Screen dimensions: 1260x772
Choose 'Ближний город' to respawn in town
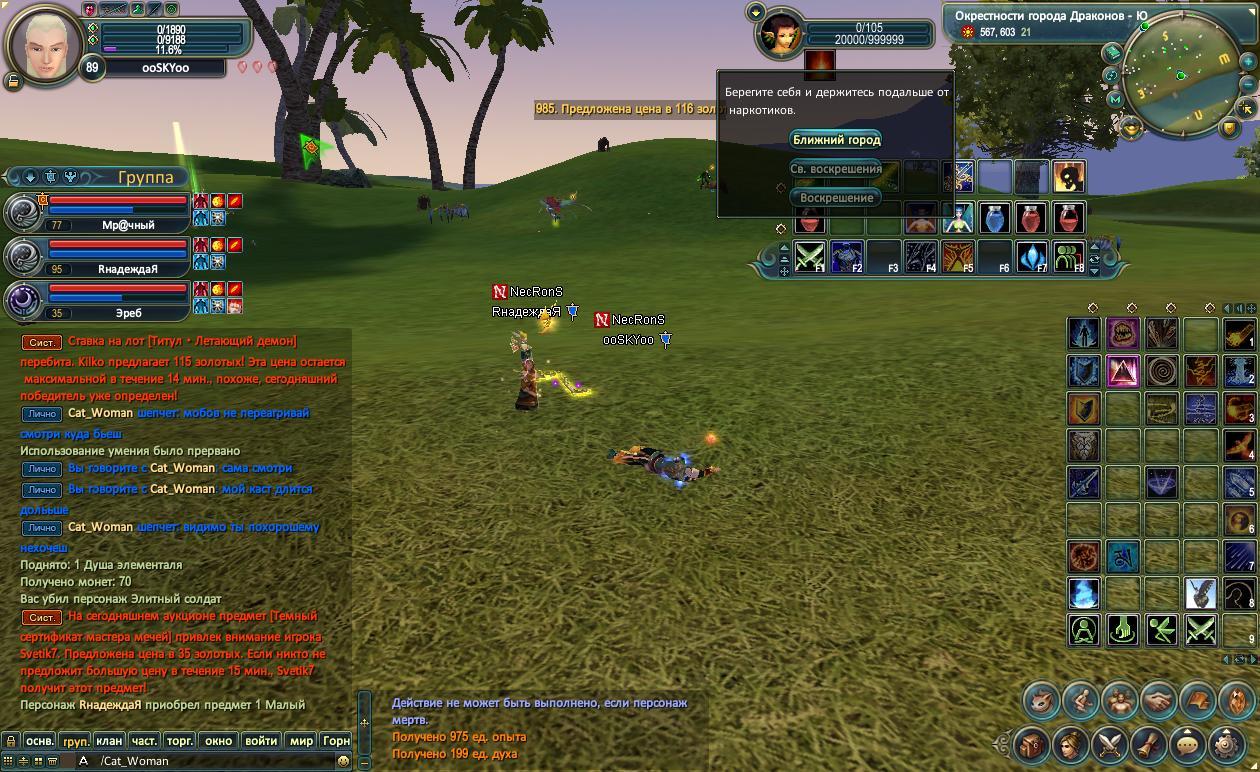pyautogui.click(x=836, y=140)
